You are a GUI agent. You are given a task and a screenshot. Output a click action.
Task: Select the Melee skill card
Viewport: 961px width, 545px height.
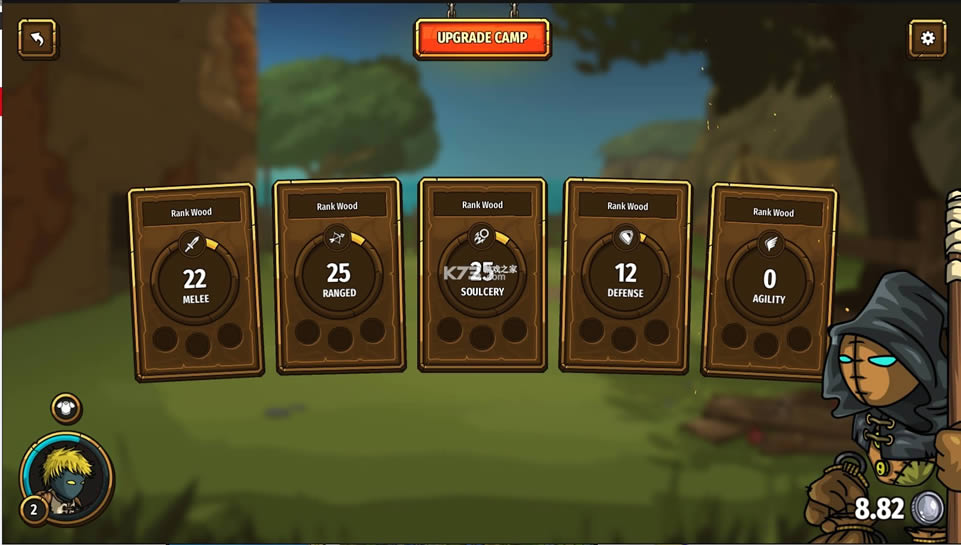(x=196, y=280)
